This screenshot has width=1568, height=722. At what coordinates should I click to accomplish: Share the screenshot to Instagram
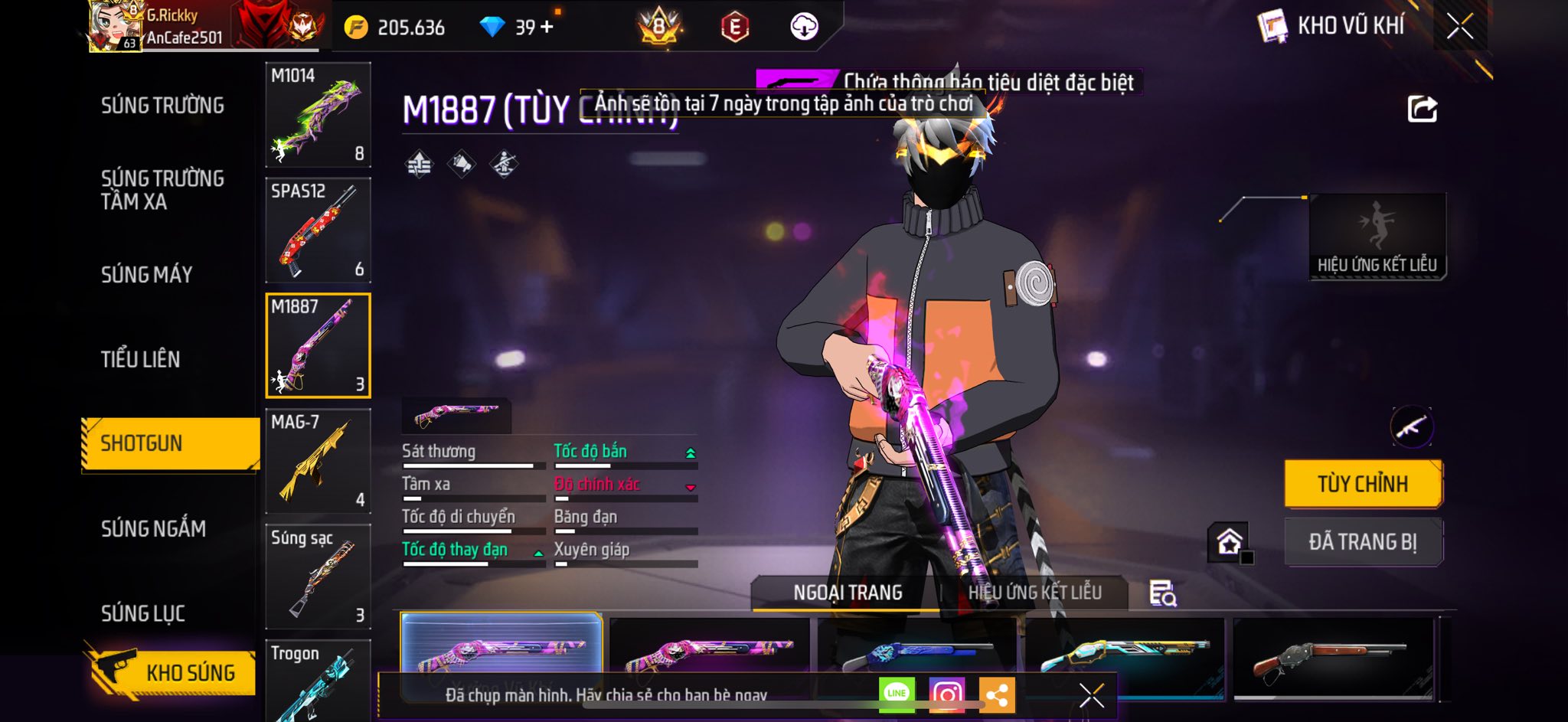tap(946, 694)
